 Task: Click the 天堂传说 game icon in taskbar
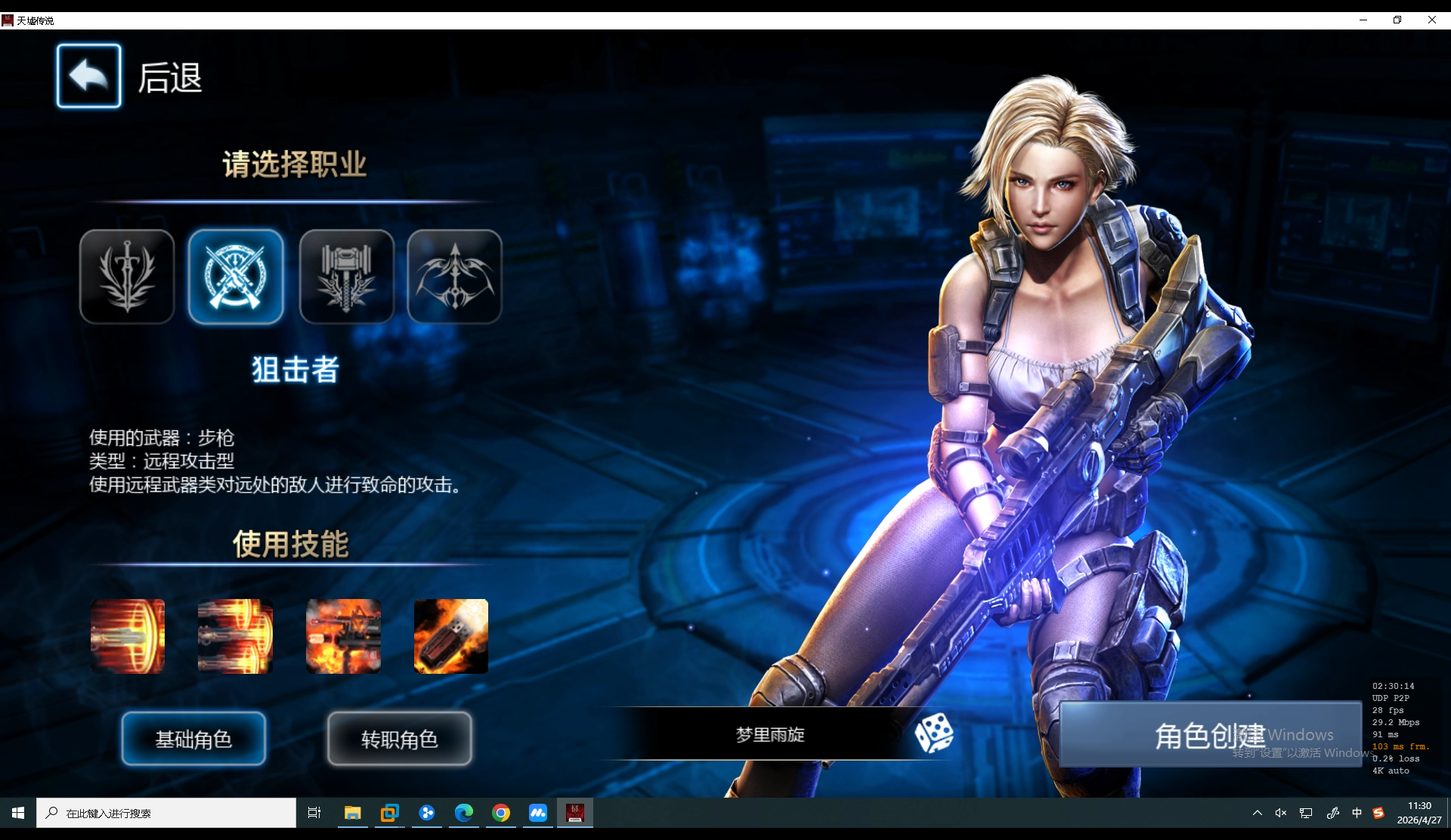575,813
